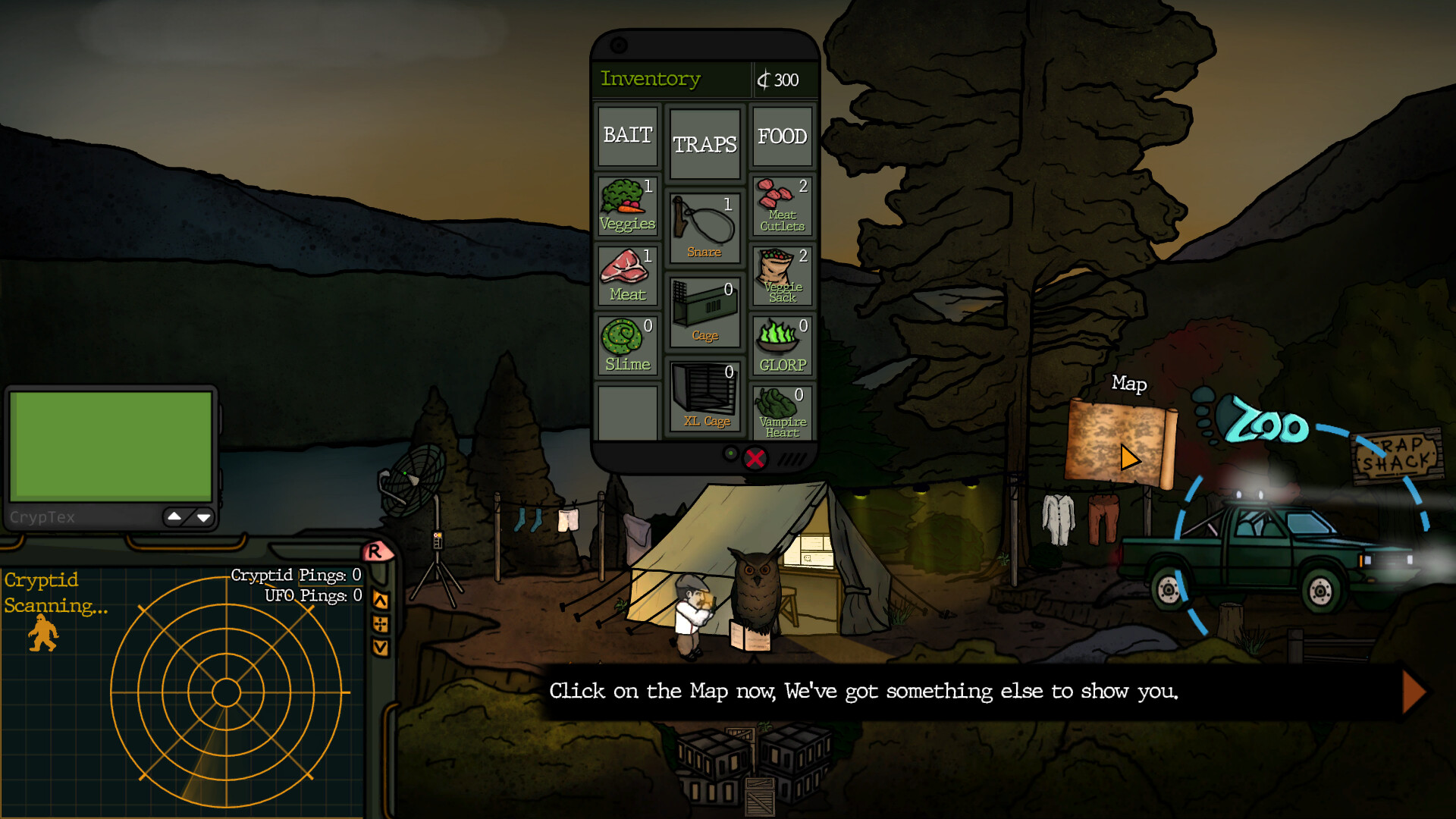
Task: Advance the dialogue with the orange arrow
Action: coord(1414,691)
